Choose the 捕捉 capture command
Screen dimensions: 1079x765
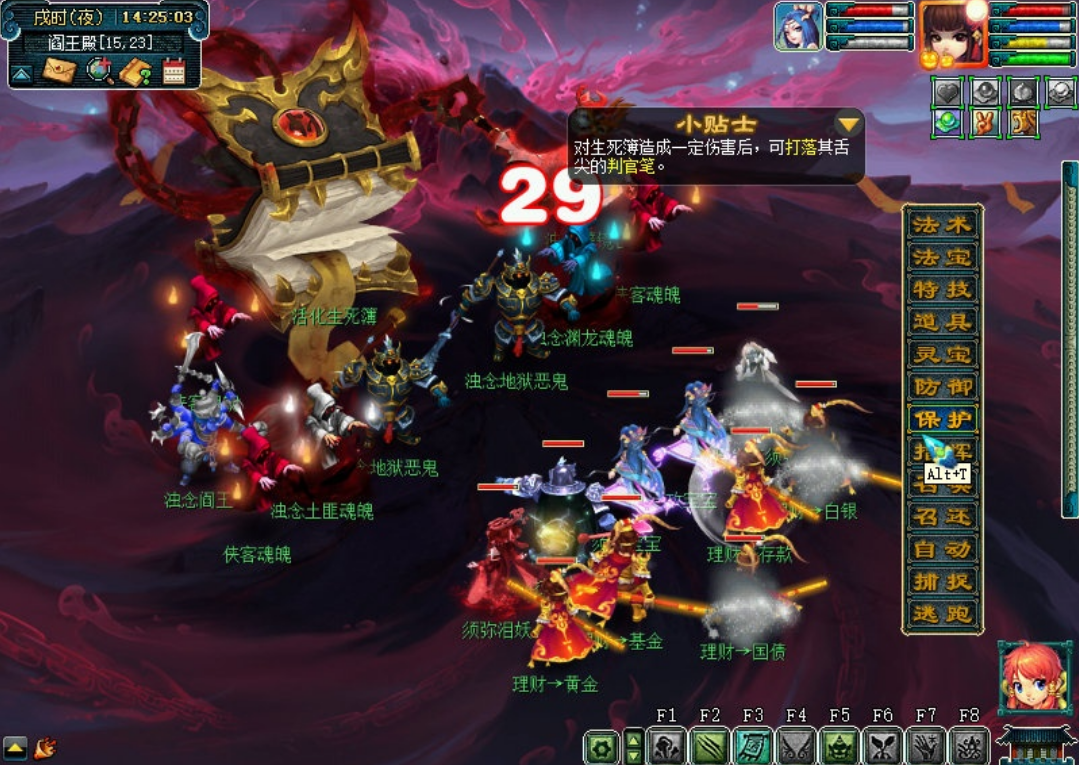(942, 581)
